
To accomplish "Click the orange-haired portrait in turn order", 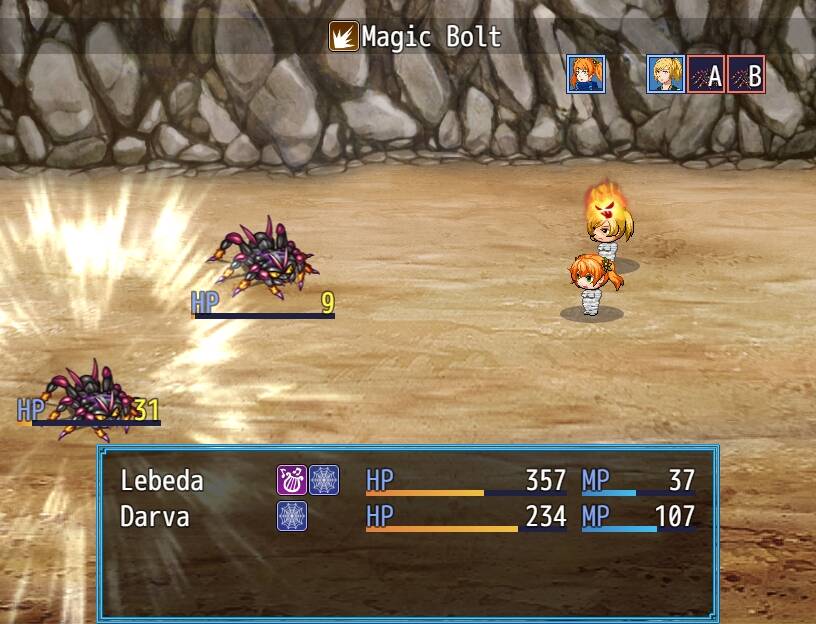I will click(x=585, y=74).
